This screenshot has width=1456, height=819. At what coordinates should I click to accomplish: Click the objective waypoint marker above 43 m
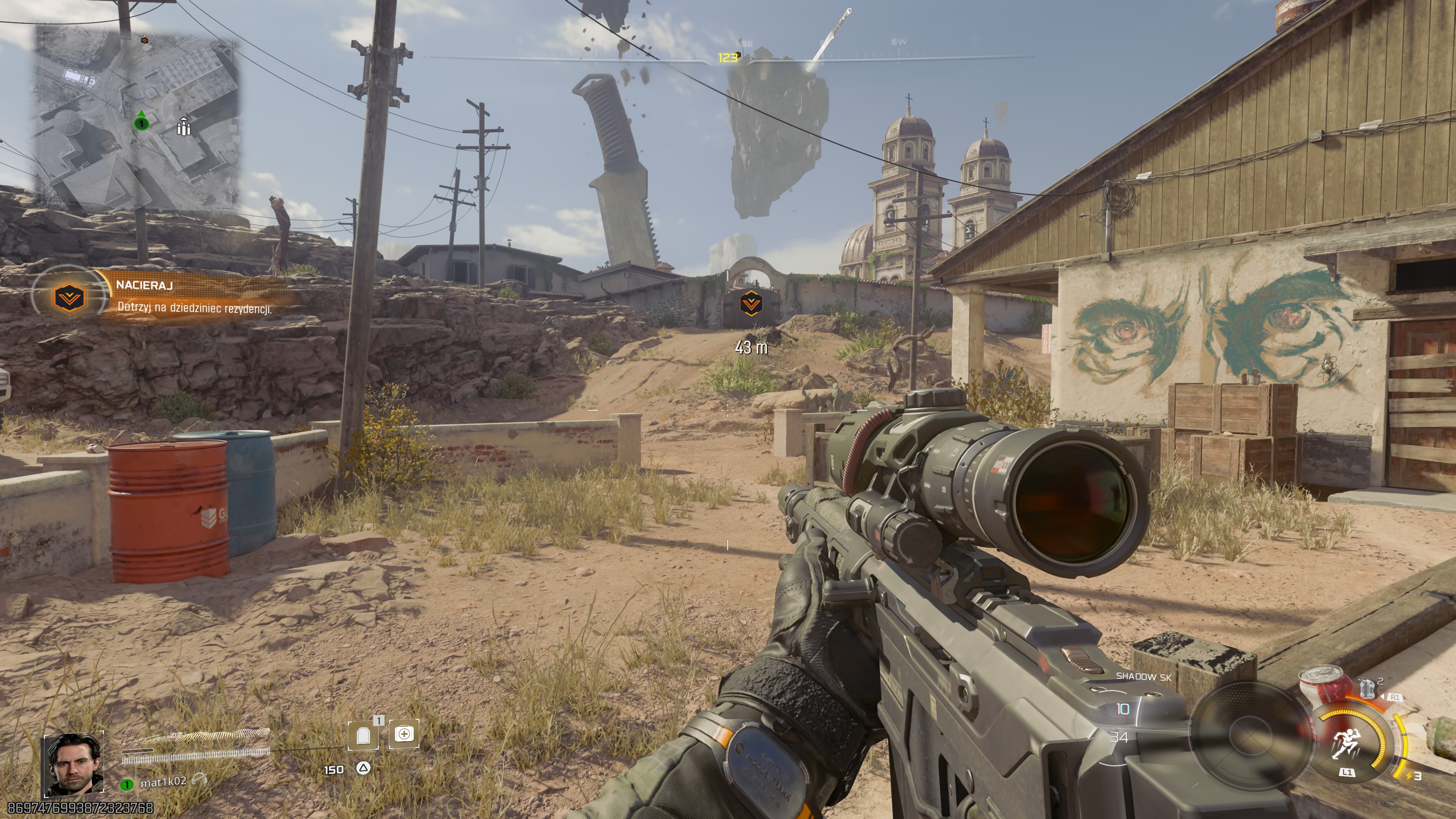750,304
